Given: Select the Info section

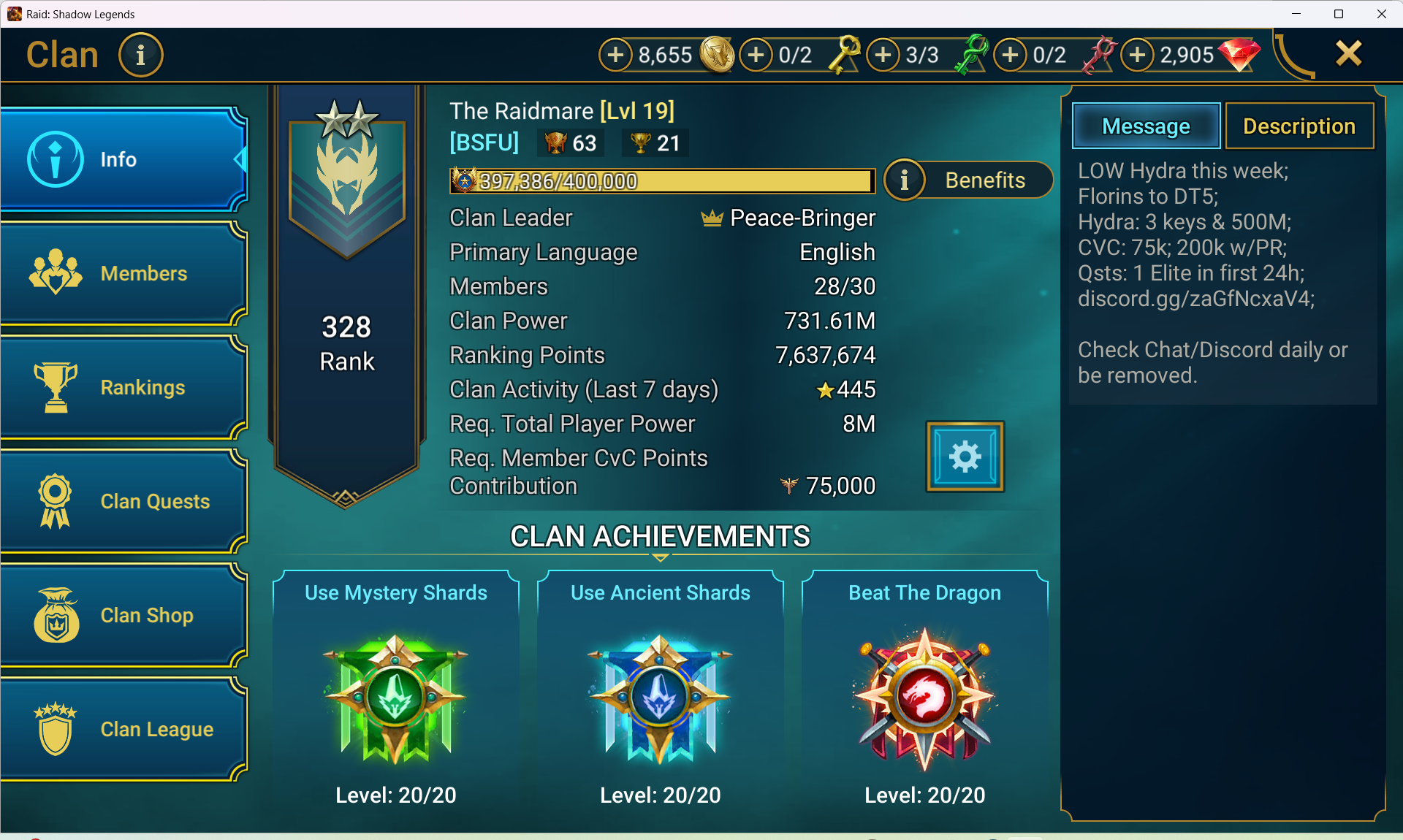Looking at the screenshot, I should (x=123, y=159).
